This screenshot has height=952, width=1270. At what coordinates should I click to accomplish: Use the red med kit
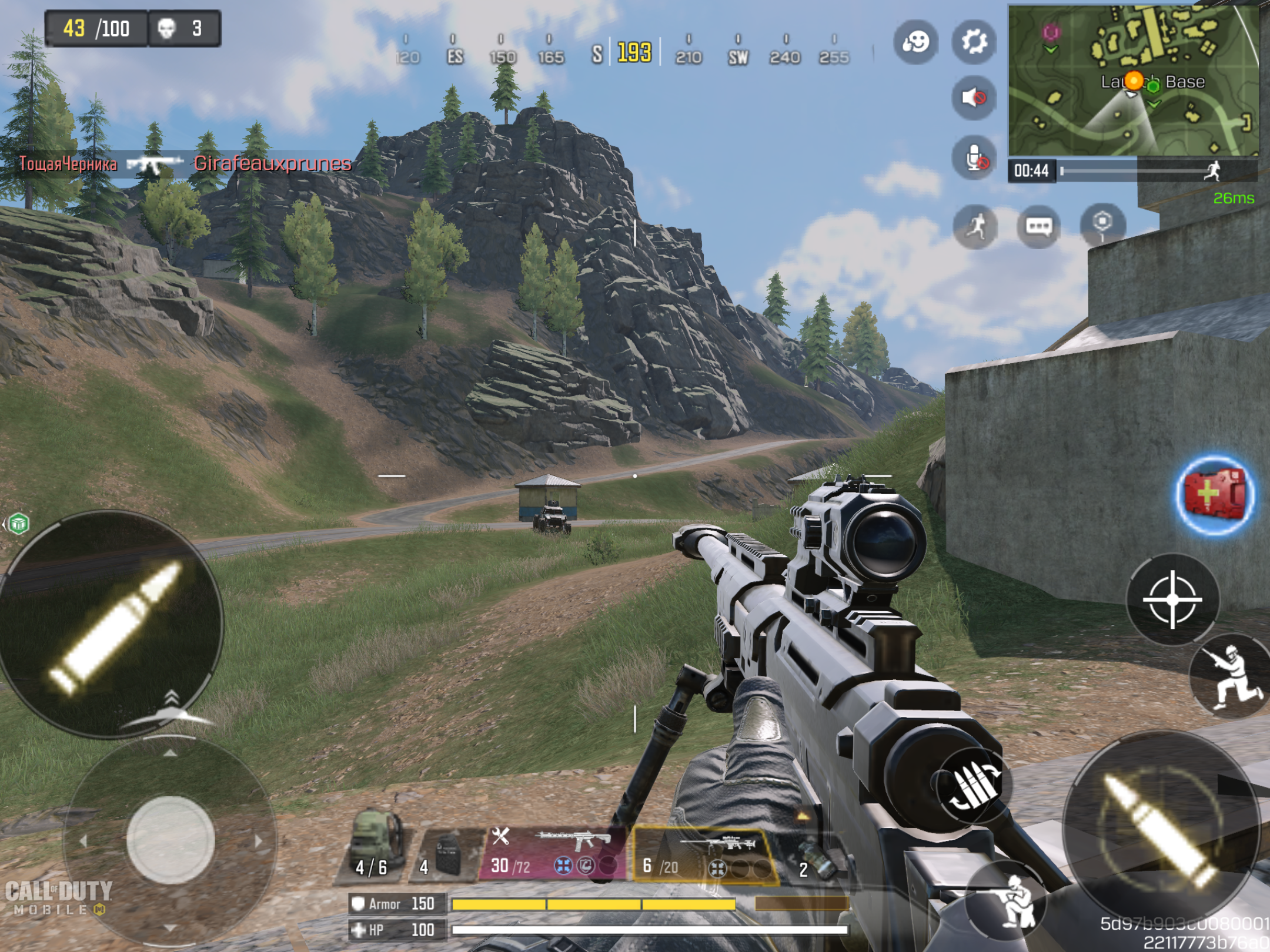pos(1214,495)
